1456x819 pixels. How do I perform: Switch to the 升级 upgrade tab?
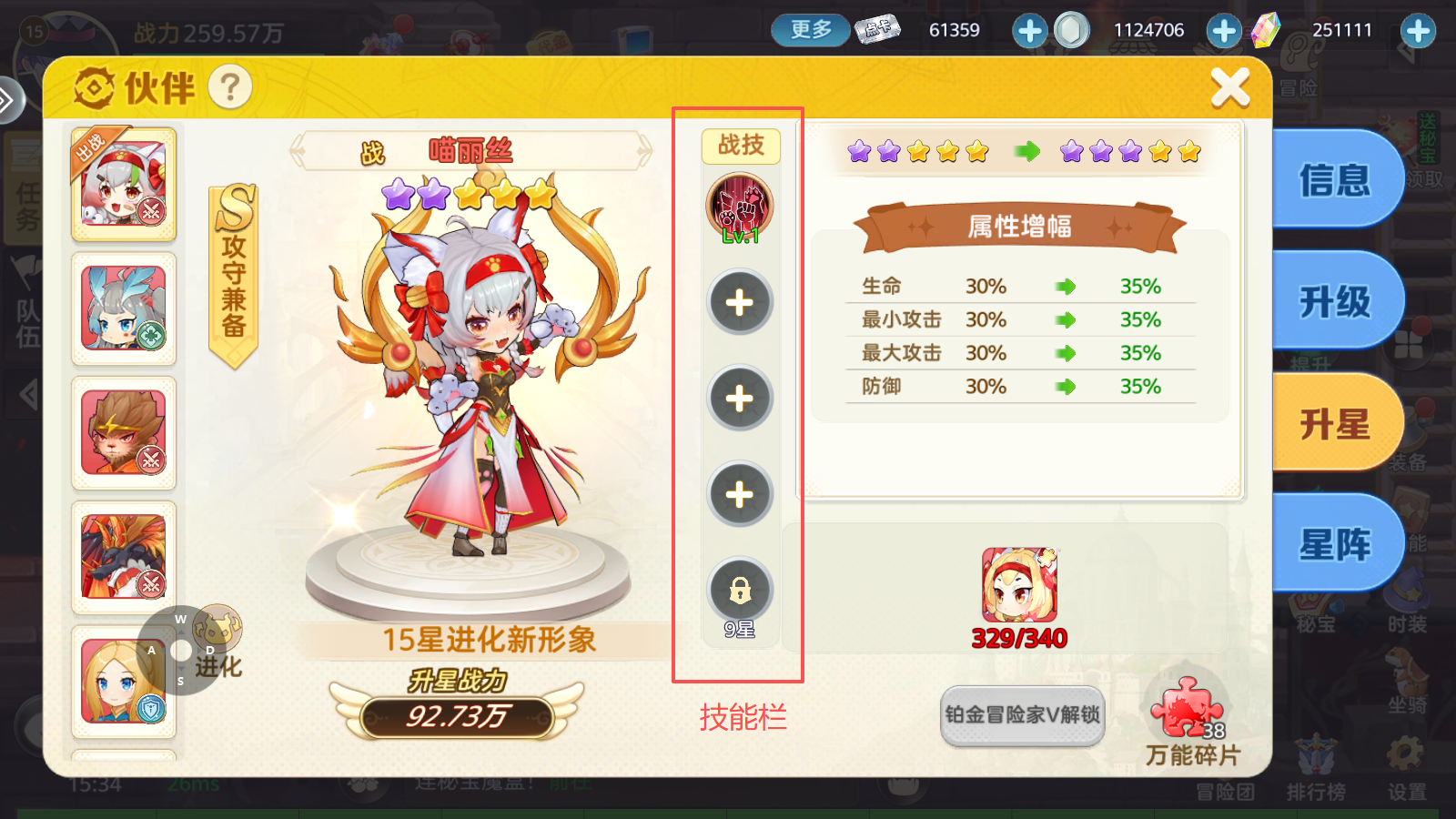[x=1334, y=299]
